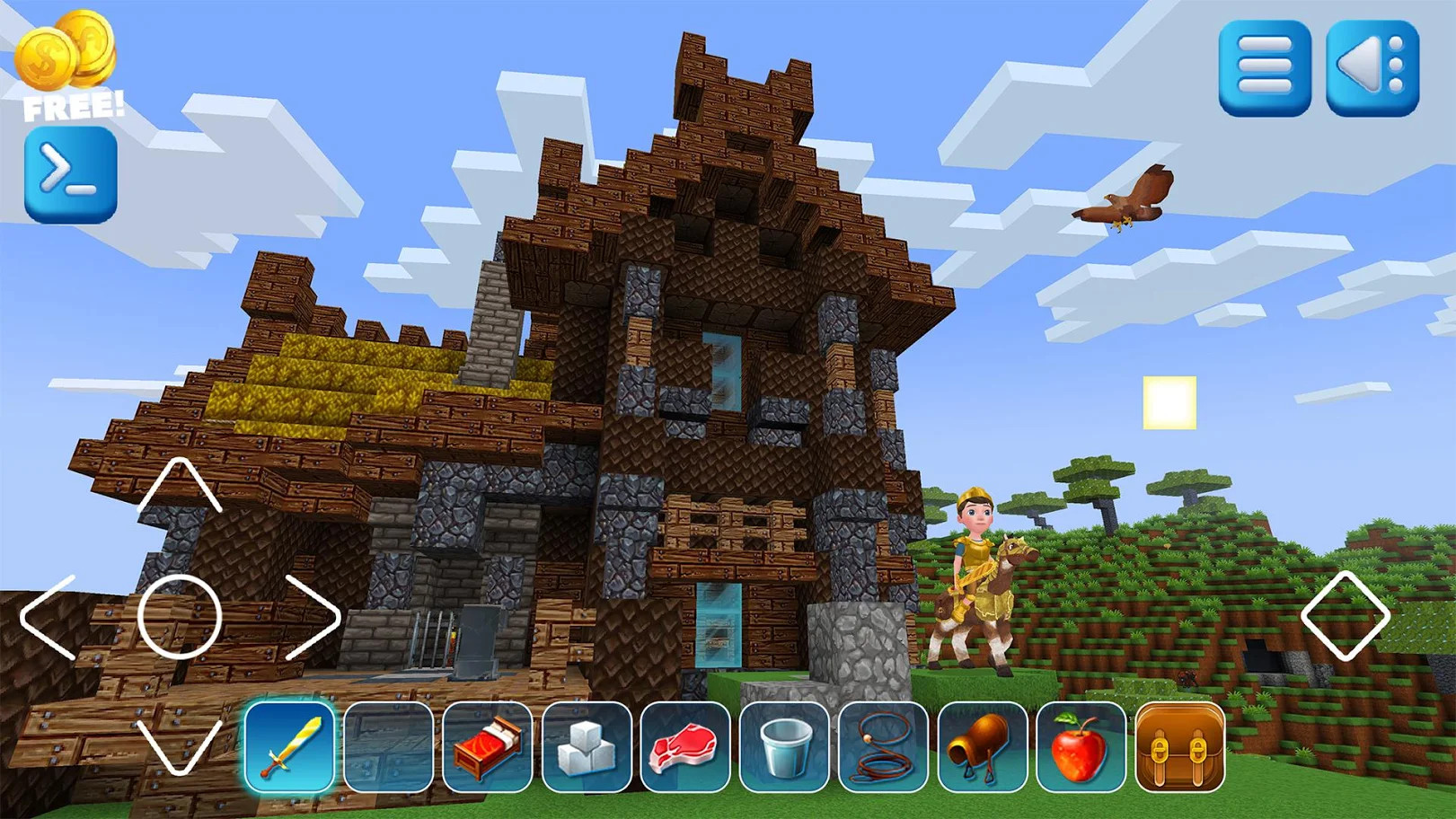Open the command console button
1456x819 pixels.
(70, 173)
